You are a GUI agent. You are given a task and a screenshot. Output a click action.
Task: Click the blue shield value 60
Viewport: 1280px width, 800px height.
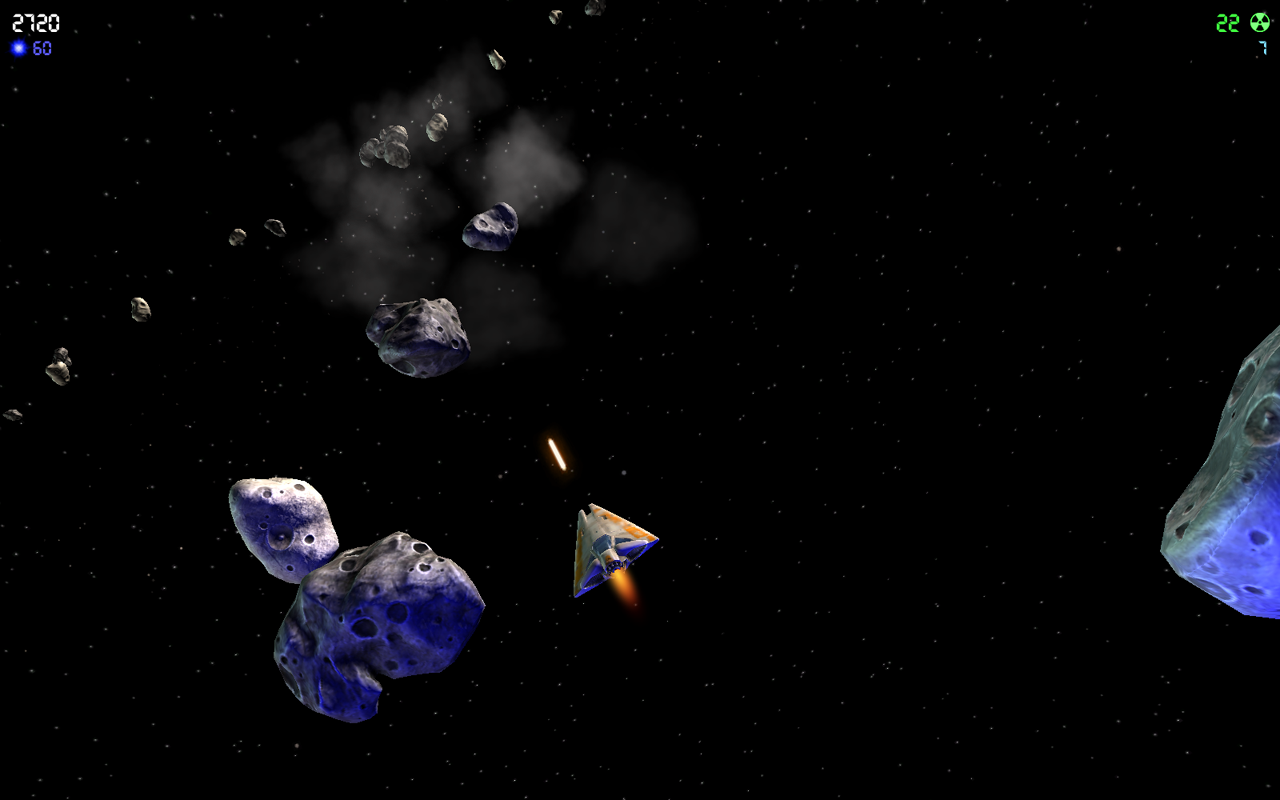(x=40, y=46)
